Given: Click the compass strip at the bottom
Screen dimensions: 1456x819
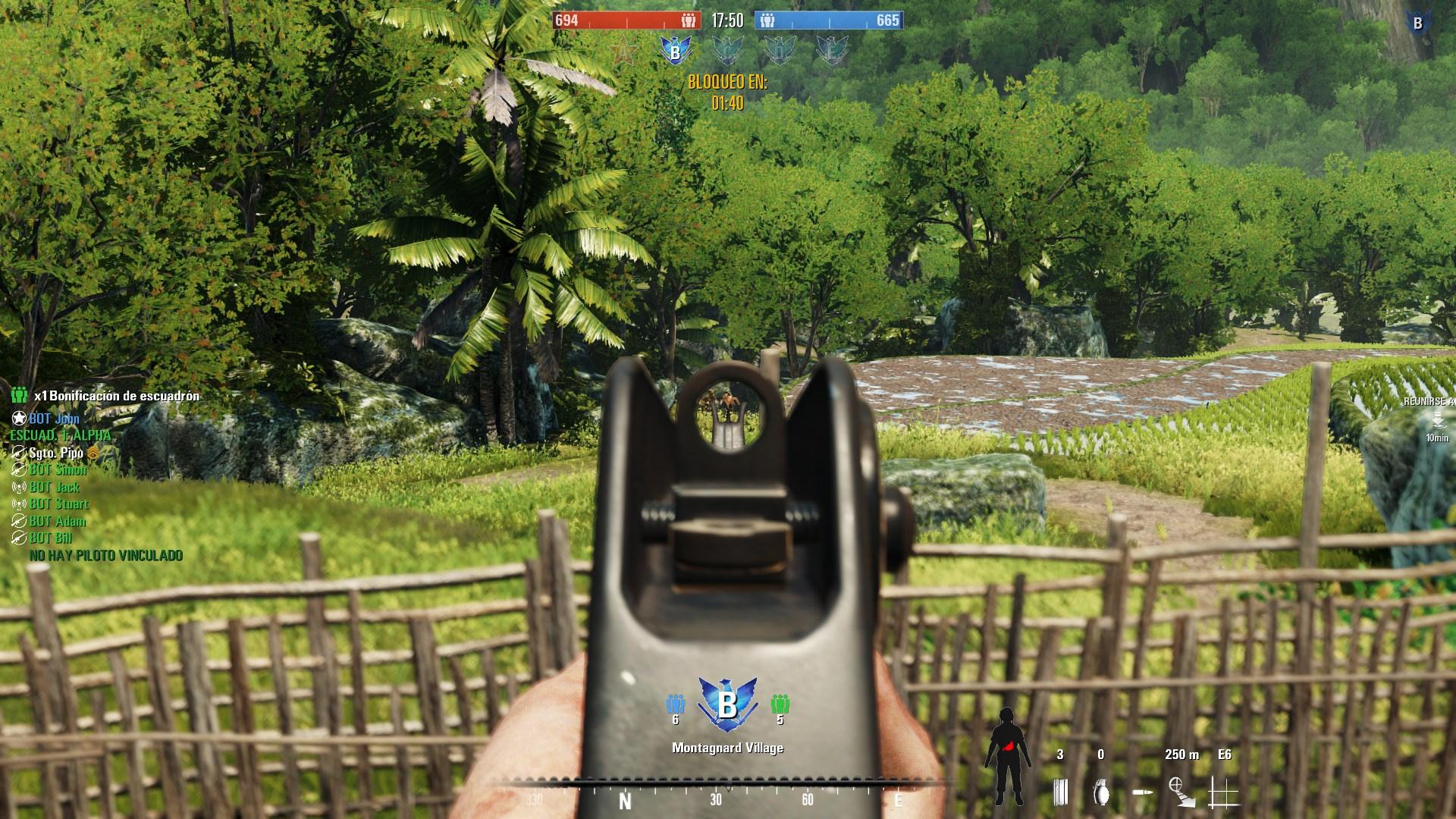Looking at the screenshot, I should pos(717,795).
